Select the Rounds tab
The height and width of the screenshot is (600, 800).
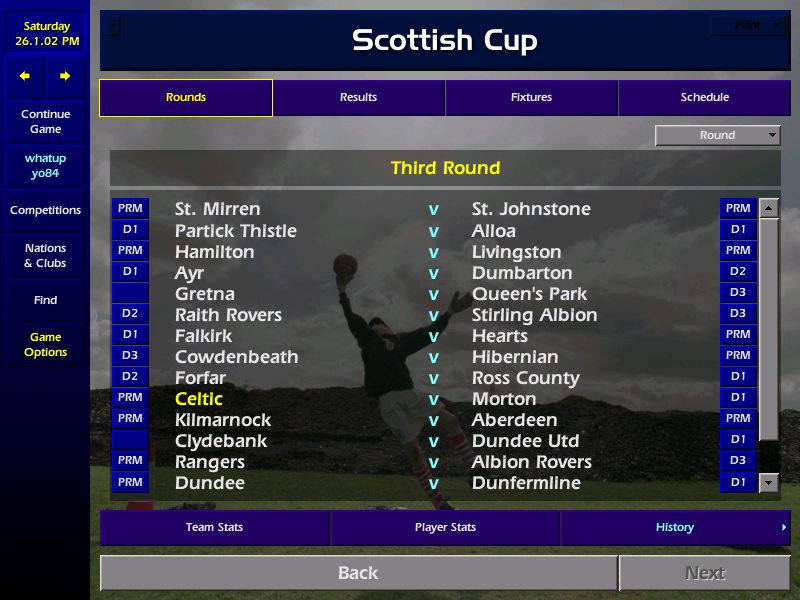(x=186, y=98)
